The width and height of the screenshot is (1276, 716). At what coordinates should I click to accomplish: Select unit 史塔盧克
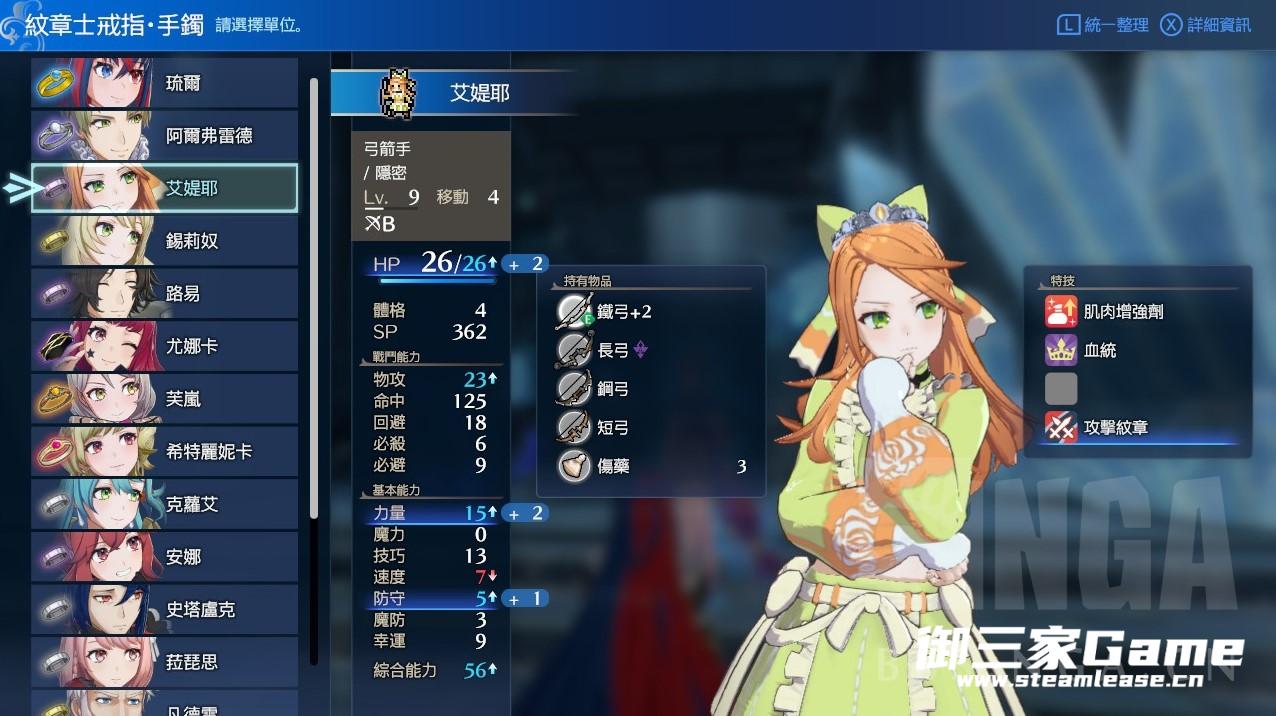click(x=165, y=609)
